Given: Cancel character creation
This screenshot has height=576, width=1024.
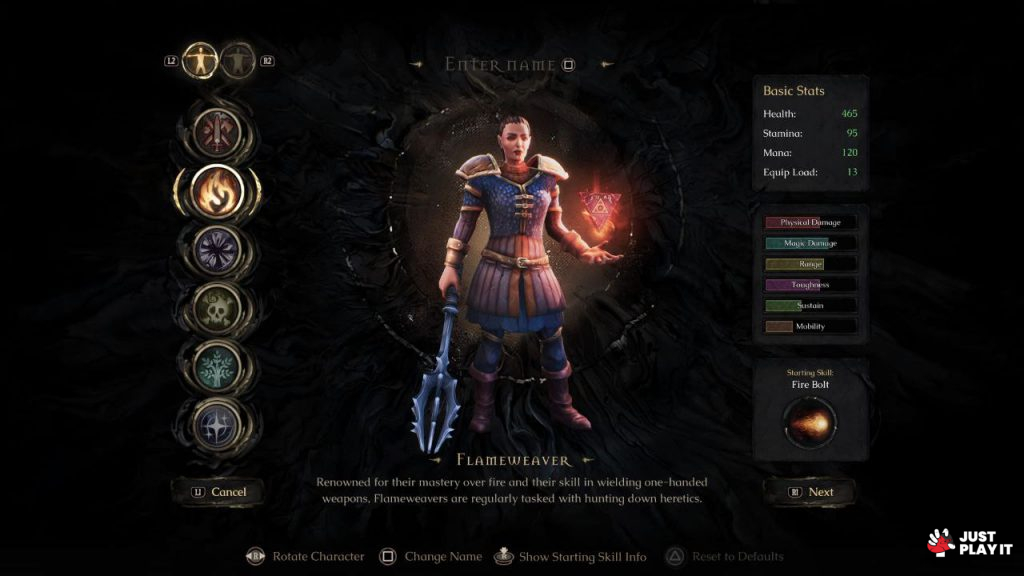Looking at the screenshot, I should [217, 491].
